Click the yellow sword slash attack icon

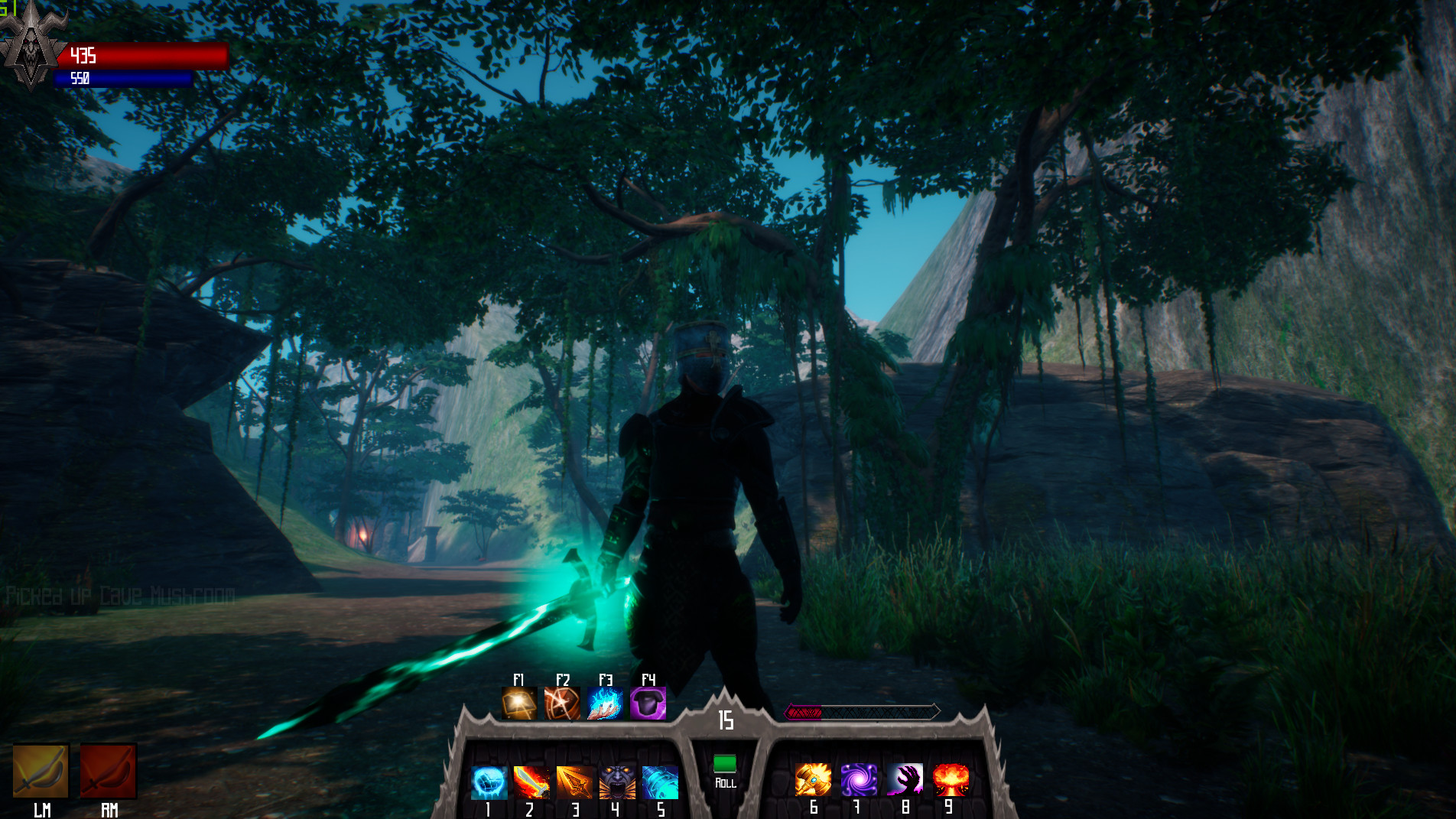coord(41,772)
